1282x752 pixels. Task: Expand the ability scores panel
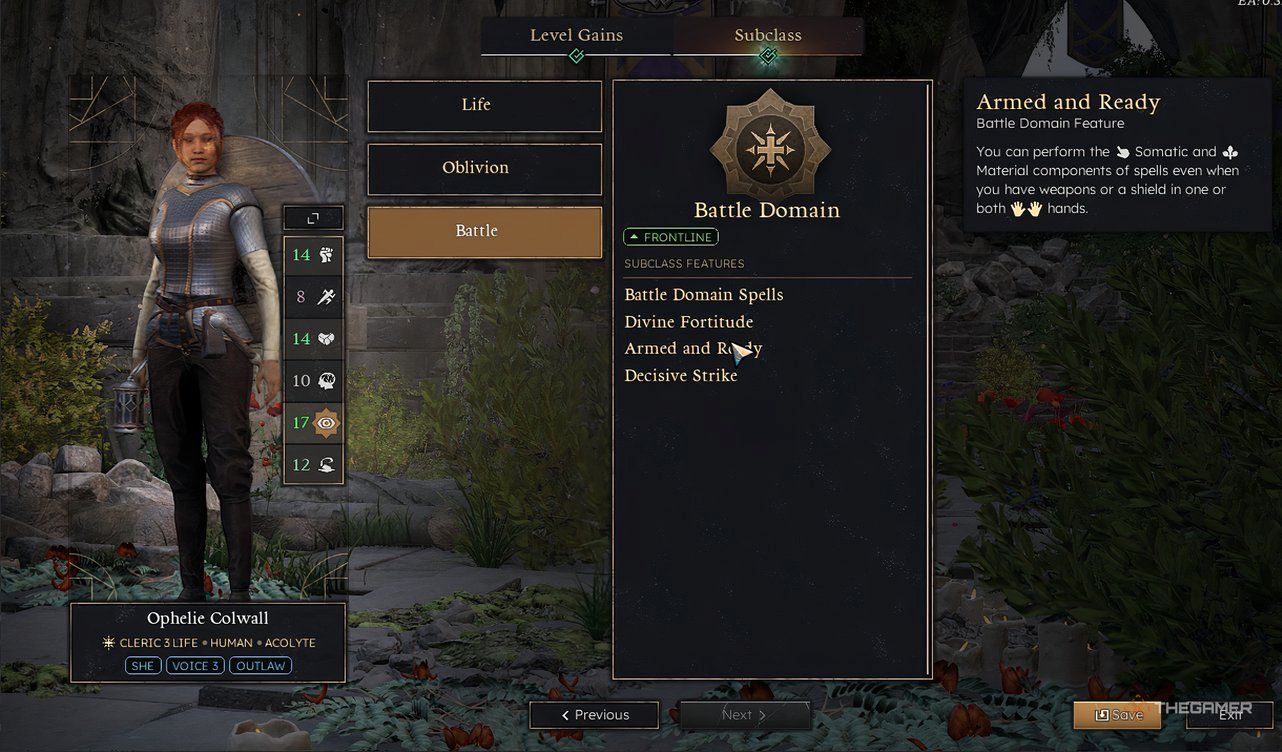(313, 218)
